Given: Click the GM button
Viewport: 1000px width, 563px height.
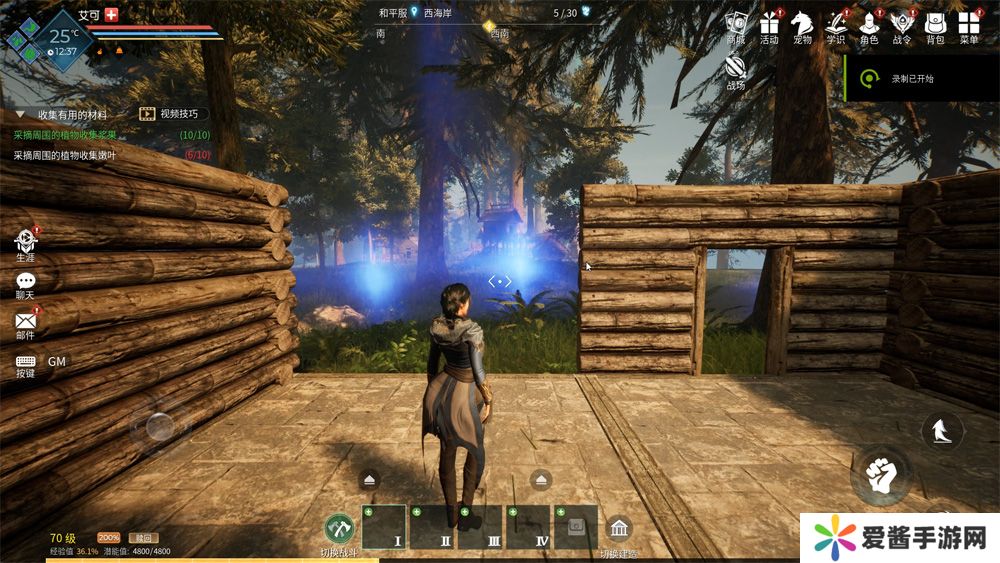Looking at the screenshot, I should (x=57, y=361).
